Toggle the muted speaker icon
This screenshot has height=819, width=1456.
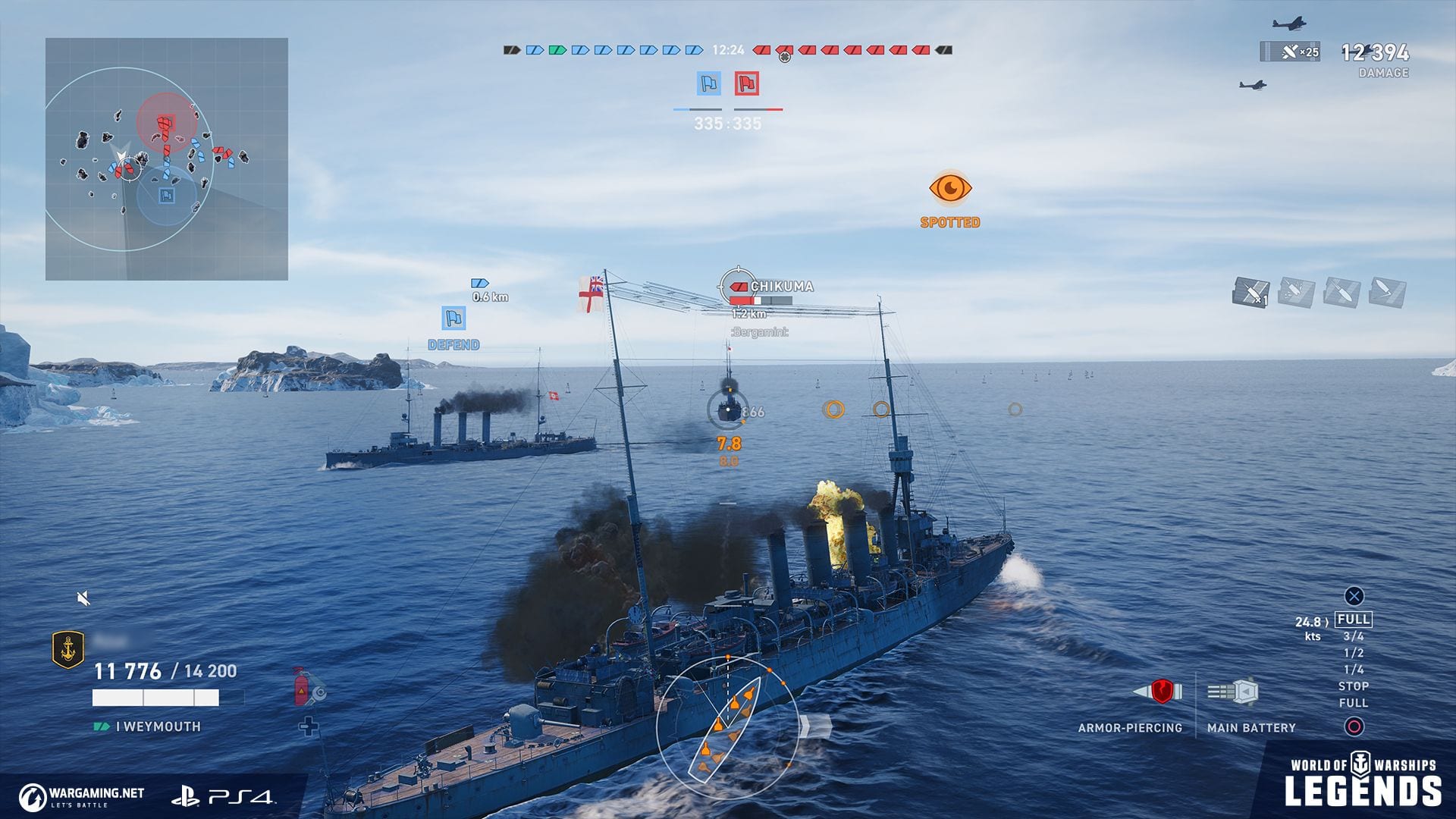click(x=84, y=599)
